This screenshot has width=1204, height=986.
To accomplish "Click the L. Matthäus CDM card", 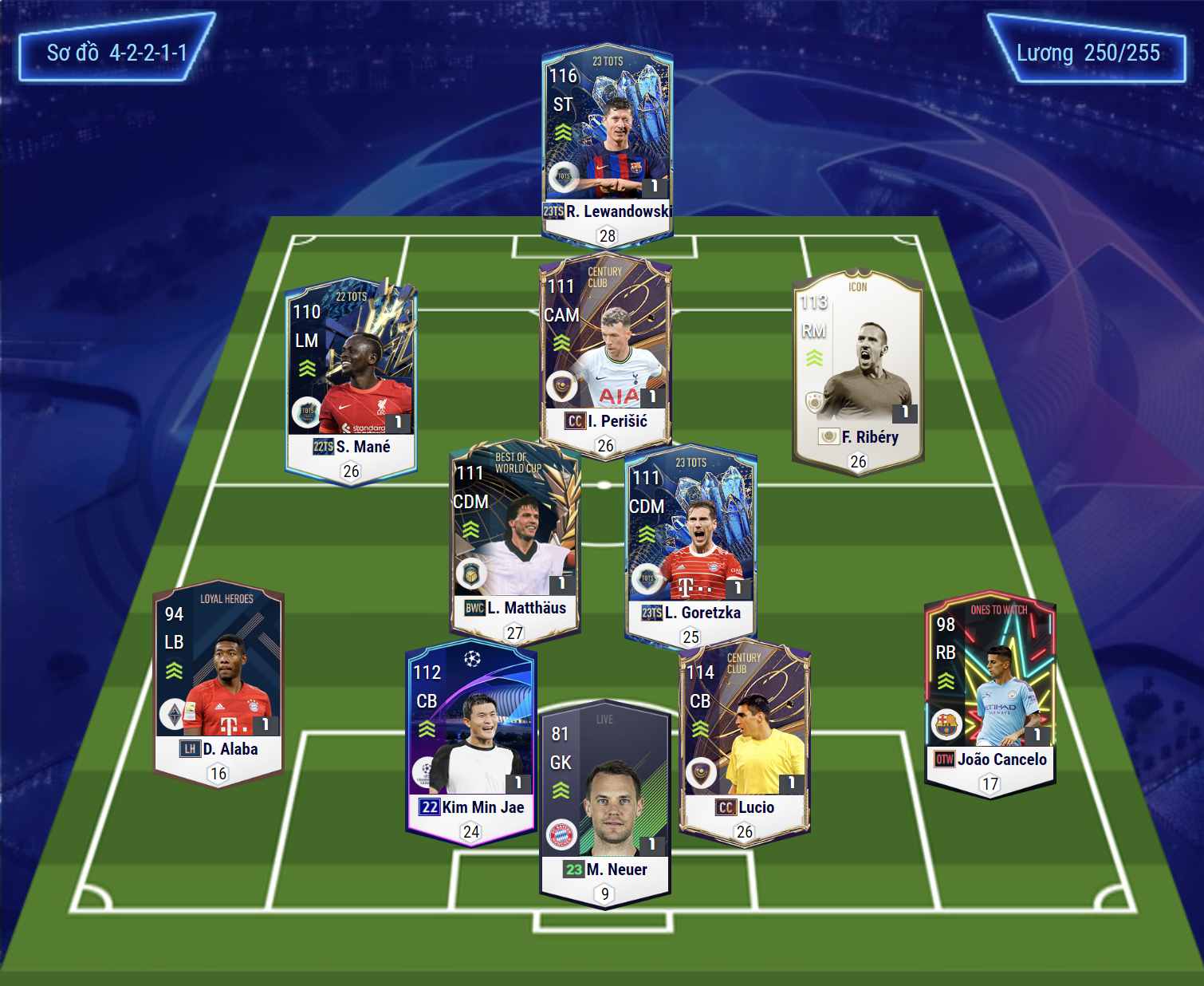I will tap(515, 540).
